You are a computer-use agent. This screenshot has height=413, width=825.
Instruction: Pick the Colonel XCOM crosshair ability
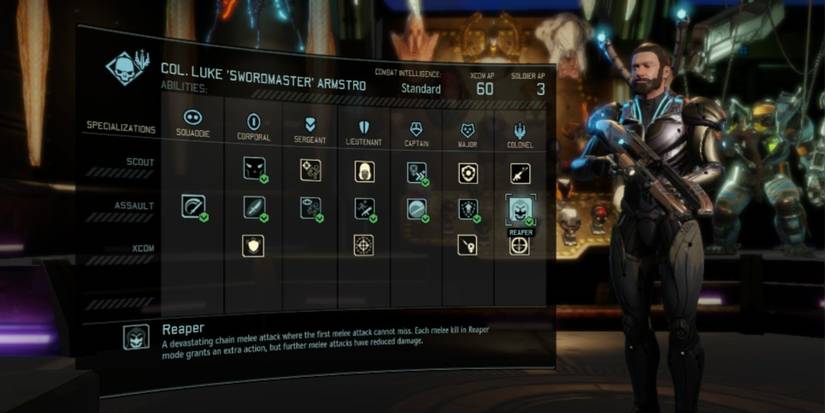(519, 245)
